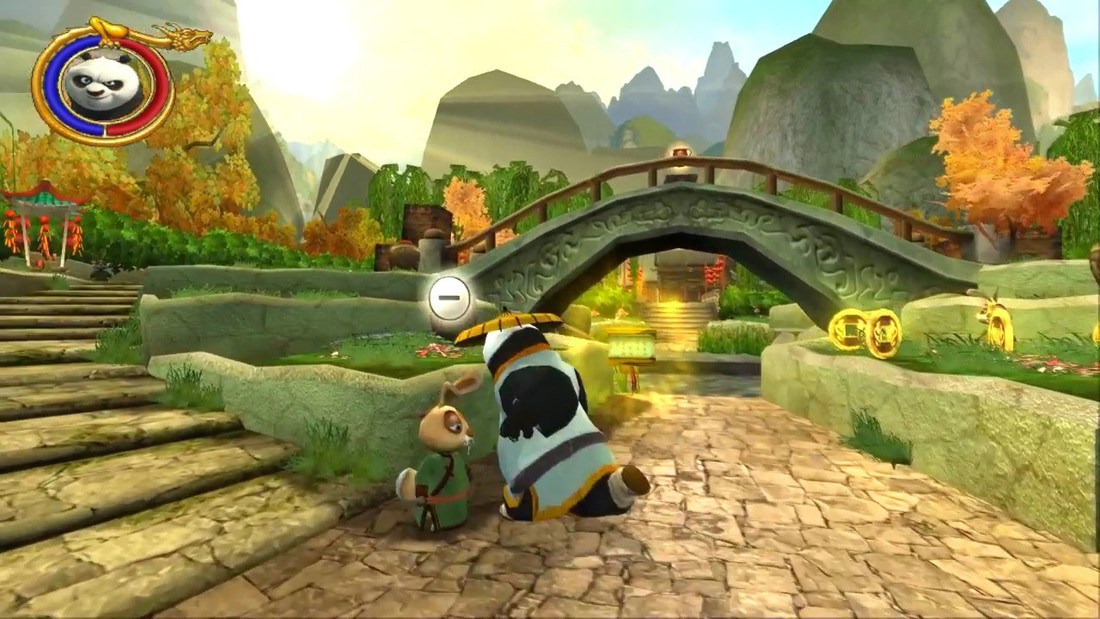
Task: Click Po's panda portrait medallion
Action: [102, 84]
